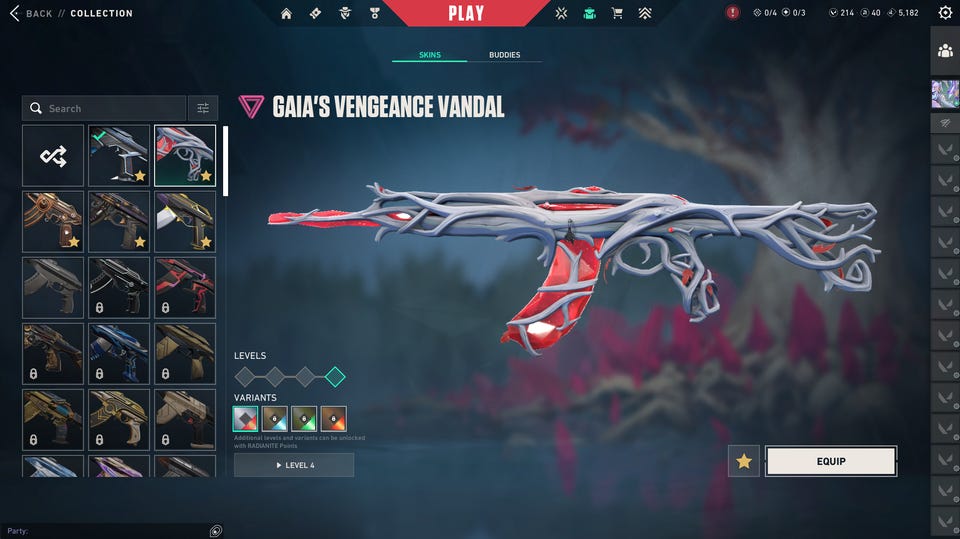Equip the Gaia's Vengeance Vandal
Screen dimensions: 960x539
point(830,461)
